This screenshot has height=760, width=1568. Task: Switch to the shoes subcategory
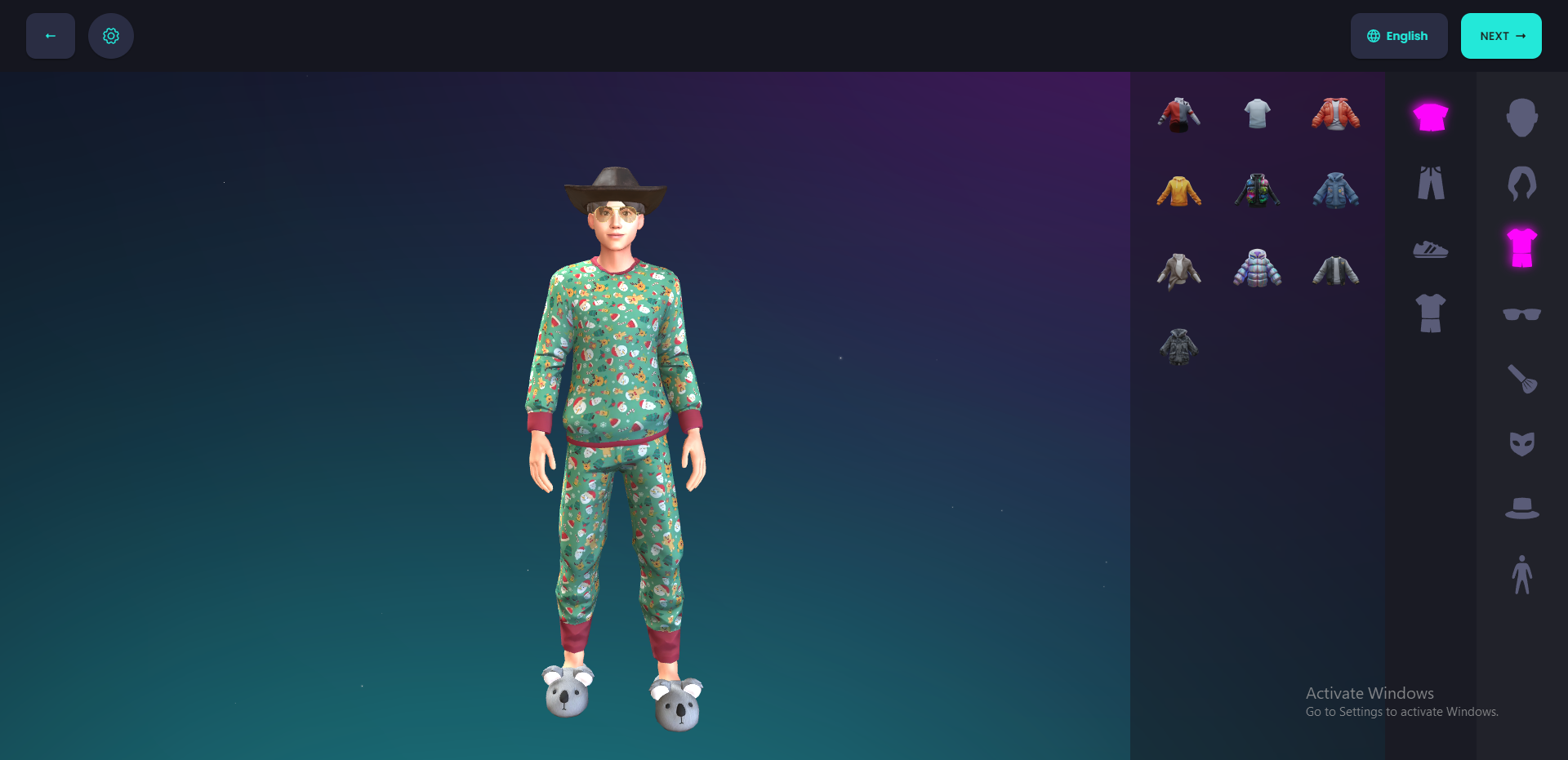click(x=1432, y=249)
